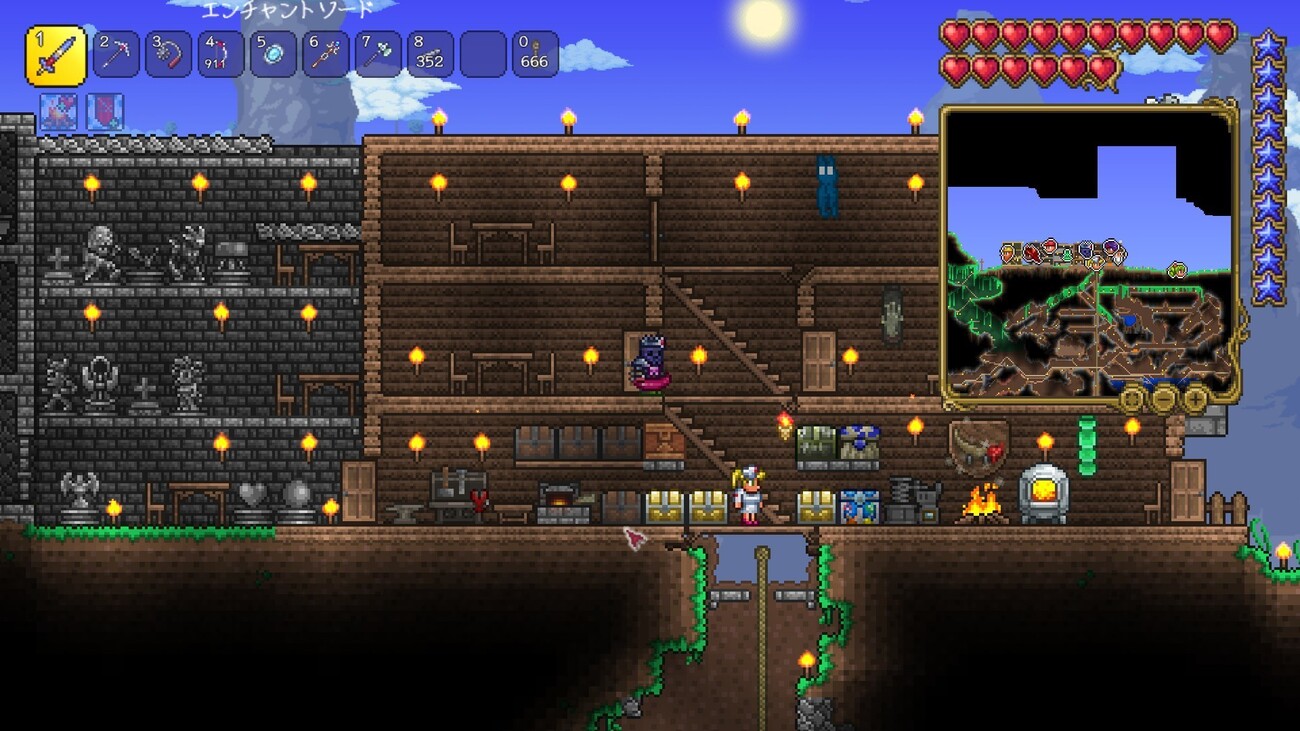This screenshot has width=1300, height=731.
Task: Select the pickaxe in hotbar slot 2
Action: [x=116, y=55]
